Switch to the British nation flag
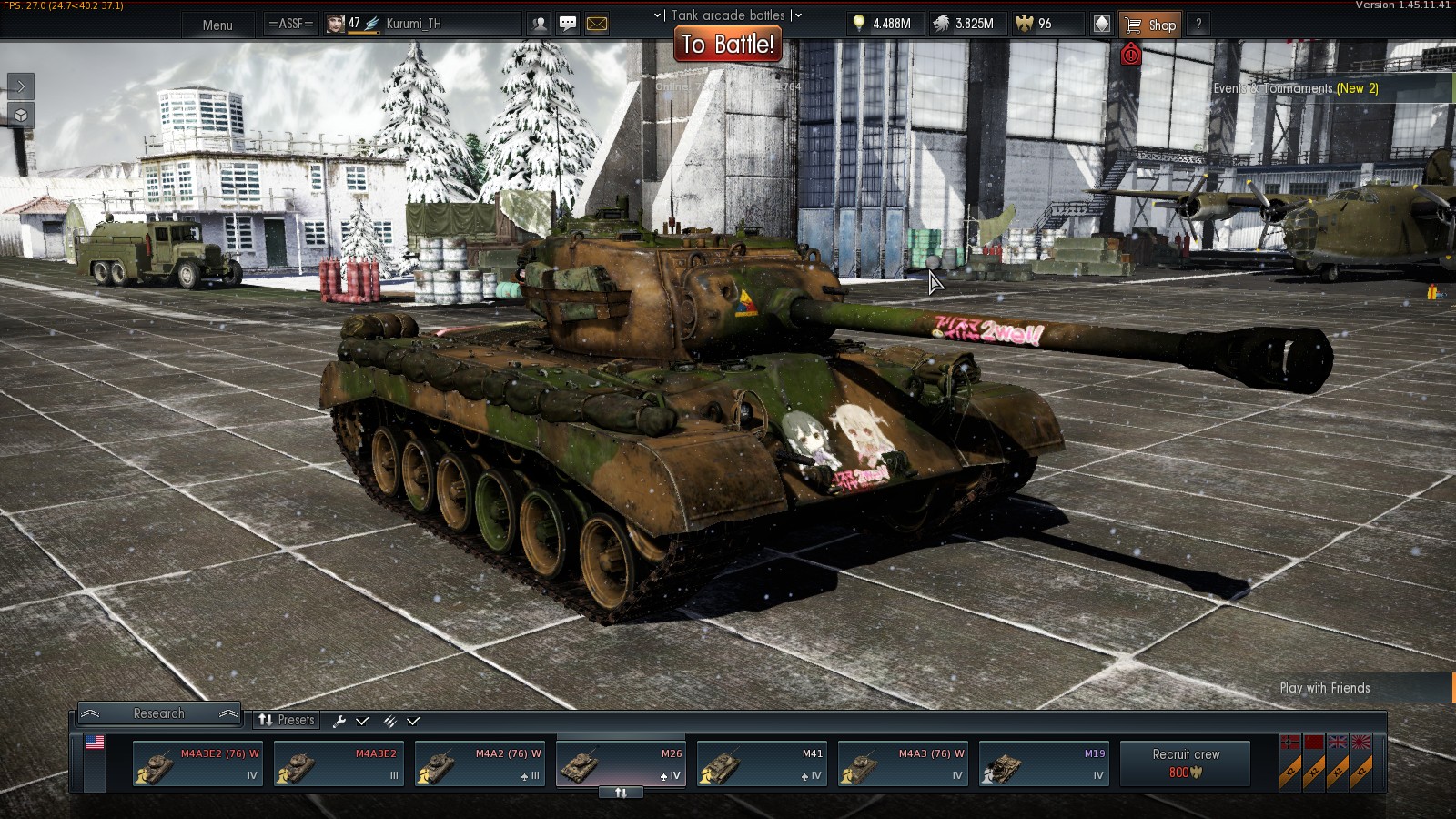Viewport: 1456px width, 819px height. click(x=1338, y=743)
